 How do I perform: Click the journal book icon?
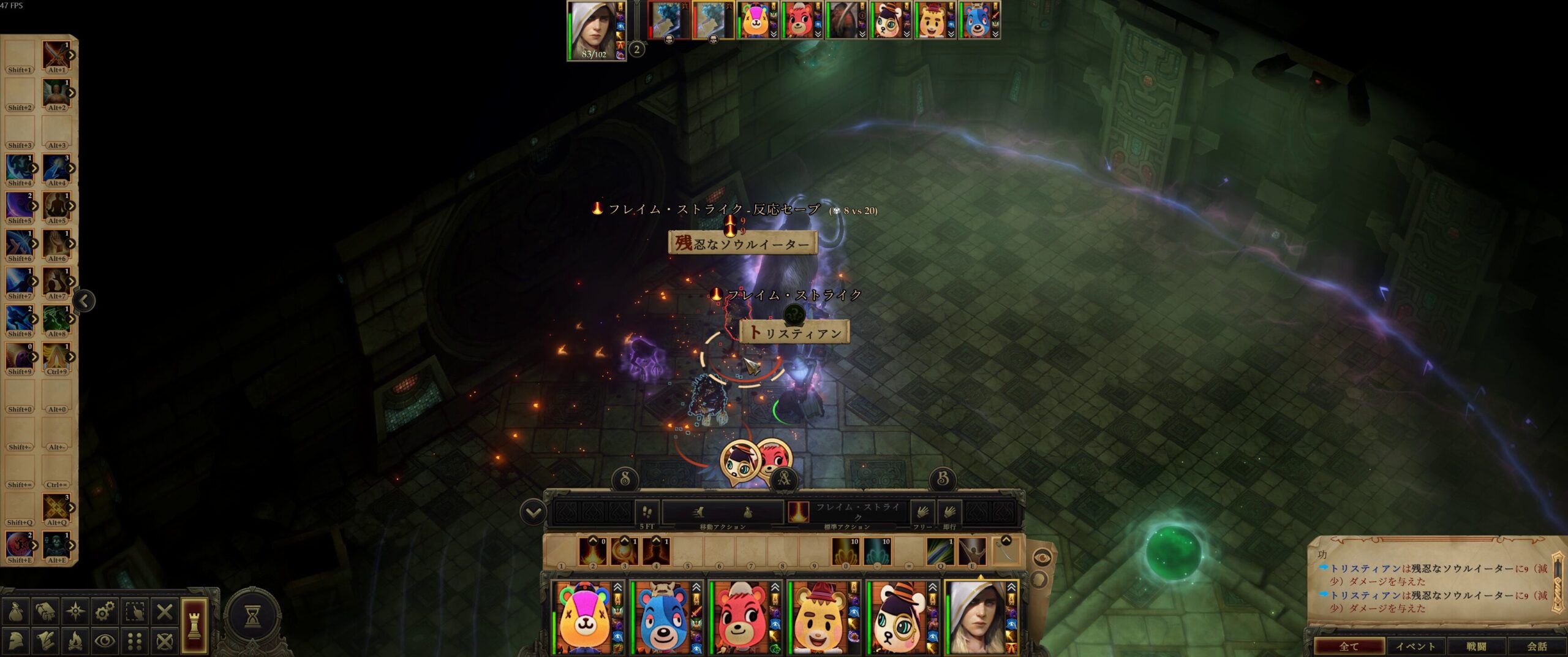[x=46, y=611]
